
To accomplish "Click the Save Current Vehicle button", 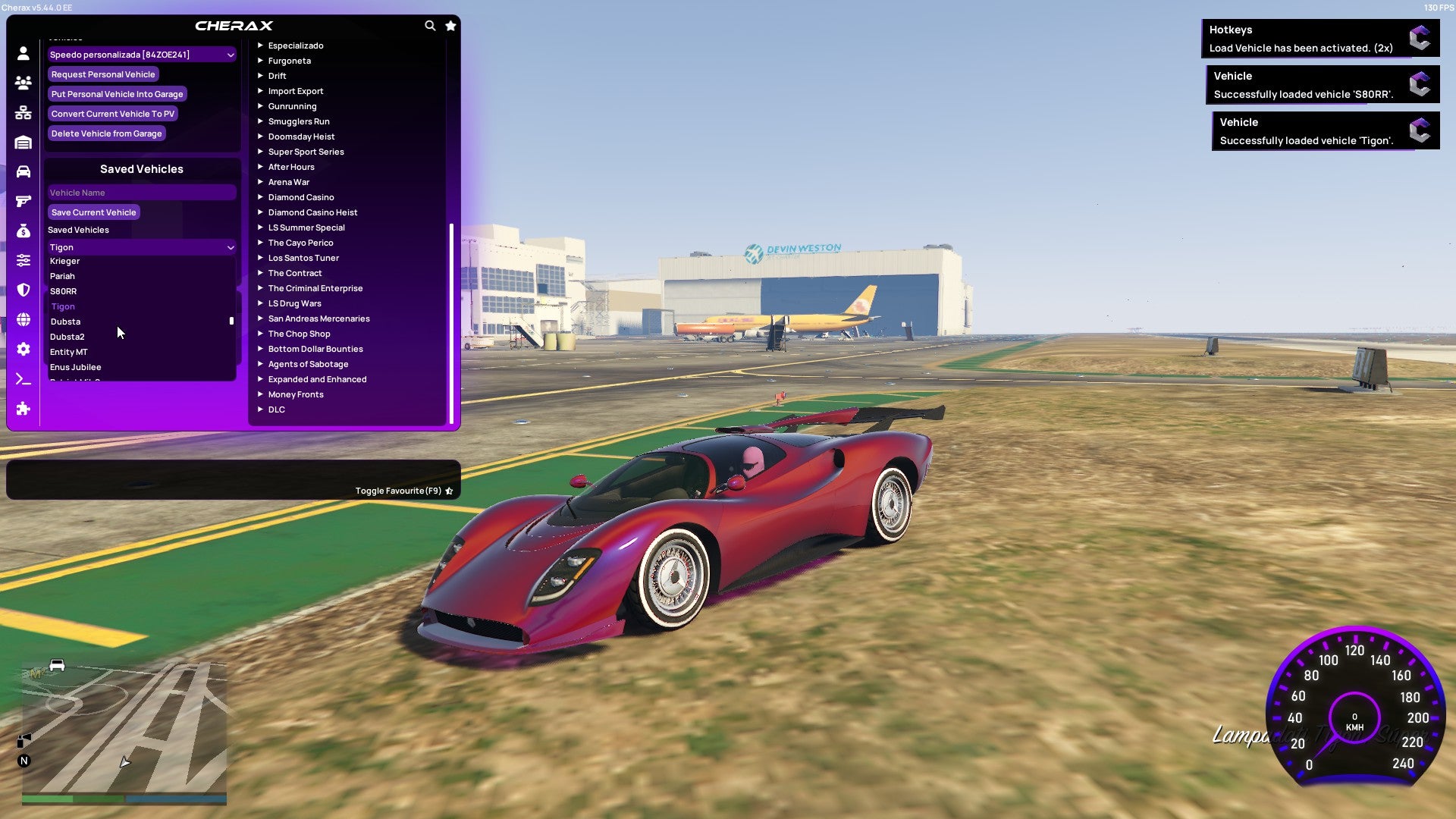I will [93, 212].
